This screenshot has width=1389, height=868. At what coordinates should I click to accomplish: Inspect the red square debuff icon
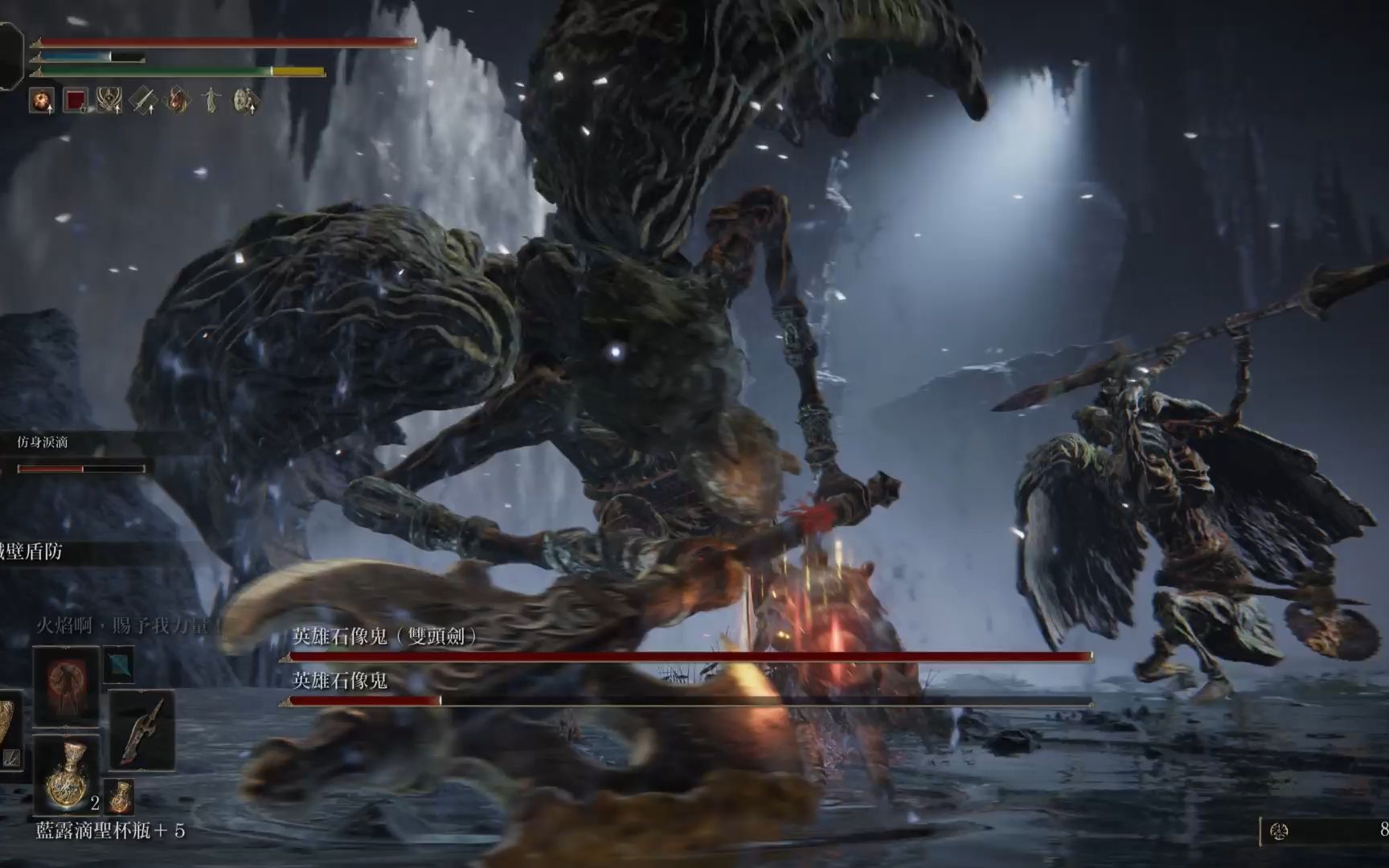coord(76,100)
